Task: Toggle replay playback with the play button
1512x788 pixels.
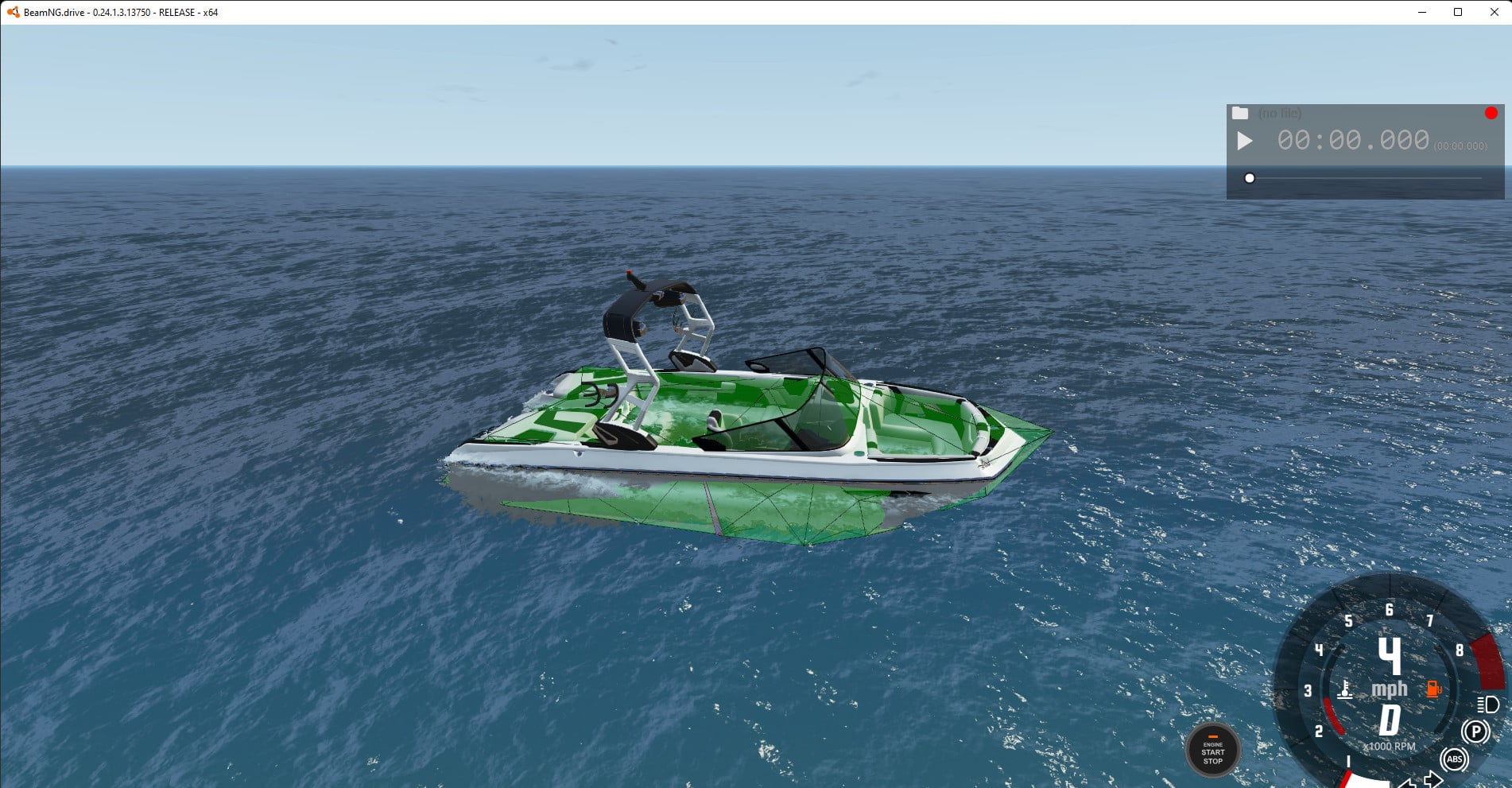Action: click(1246, 142)
